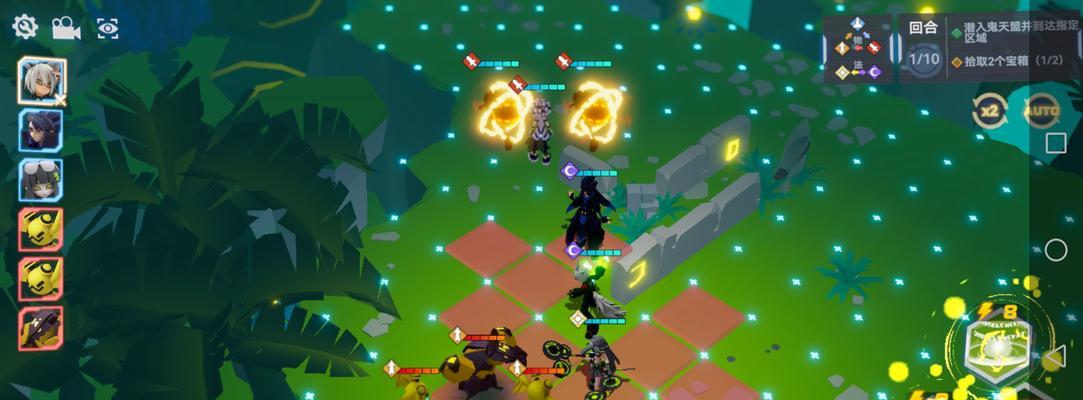Tap the Android home circle button
Viewport: 1083px width, 400px height.
[1056, 250]
